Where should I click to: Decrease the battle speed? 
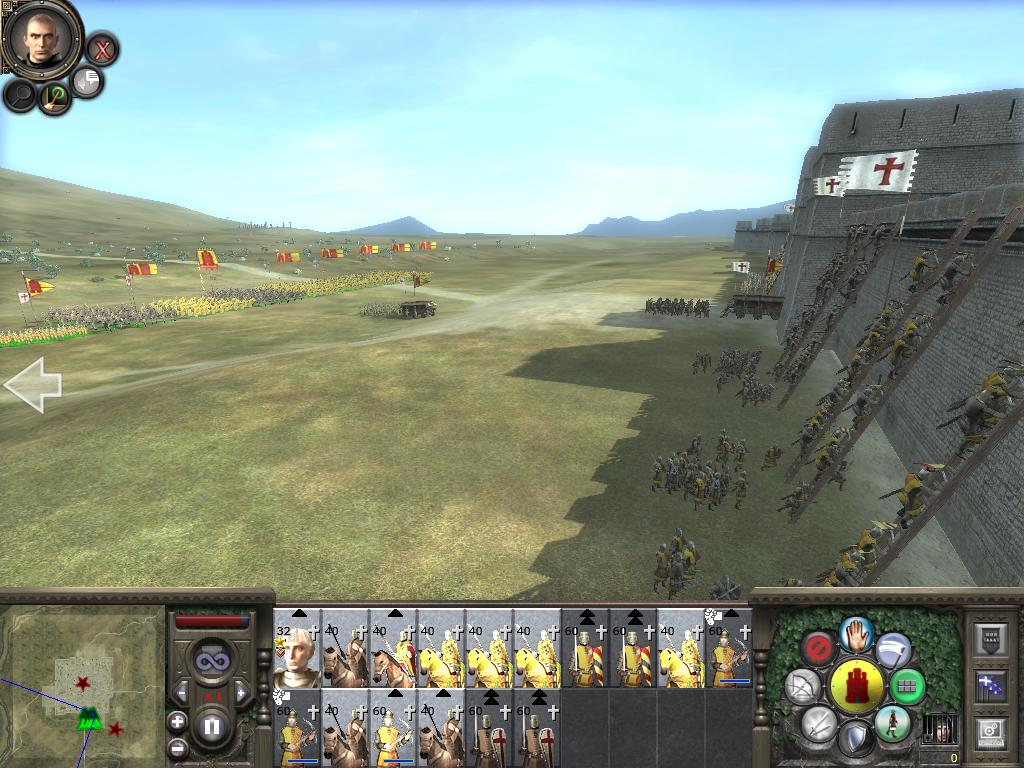coord(181,692)
